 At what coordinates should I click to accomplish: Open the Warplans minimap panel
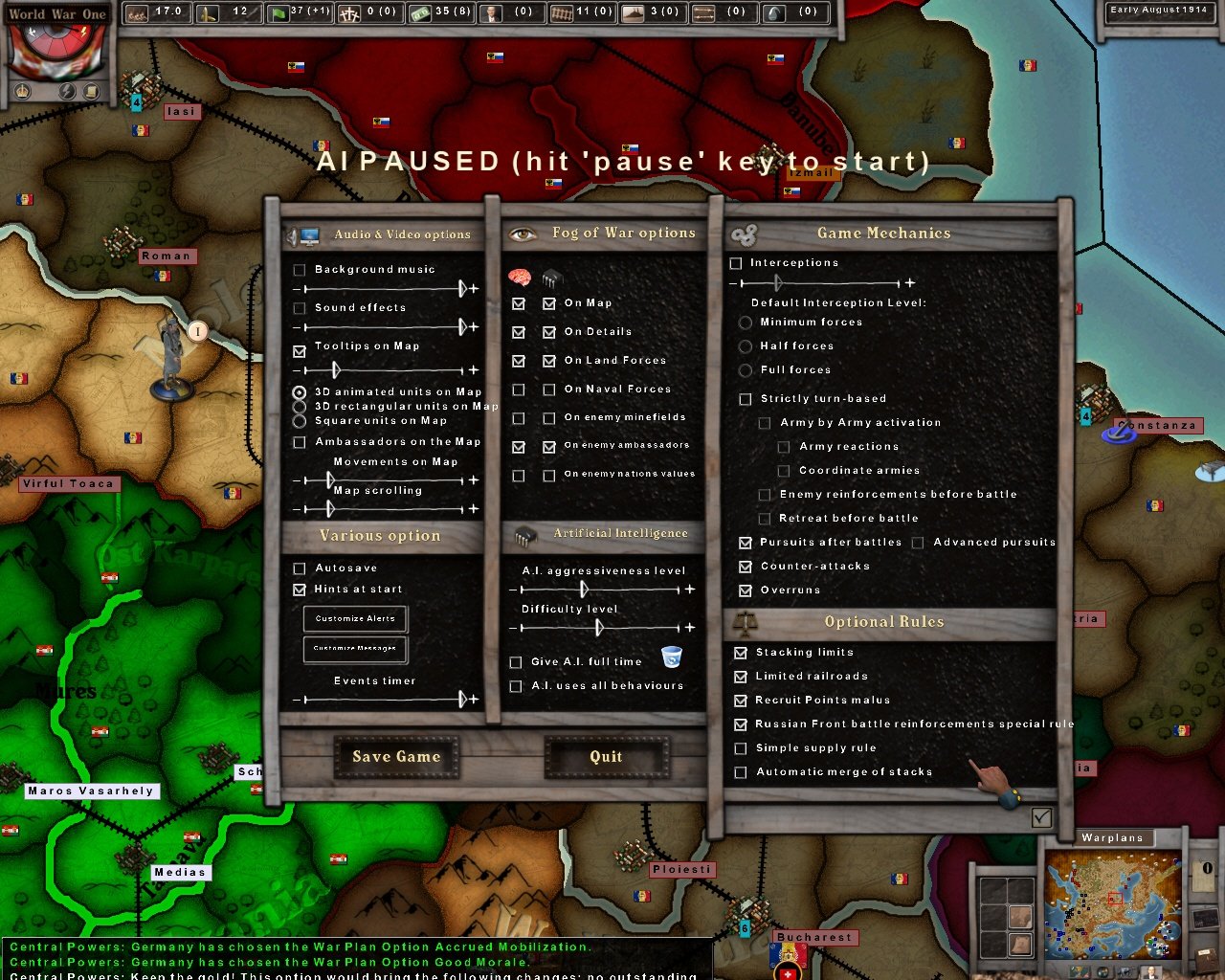[1113, 837]
